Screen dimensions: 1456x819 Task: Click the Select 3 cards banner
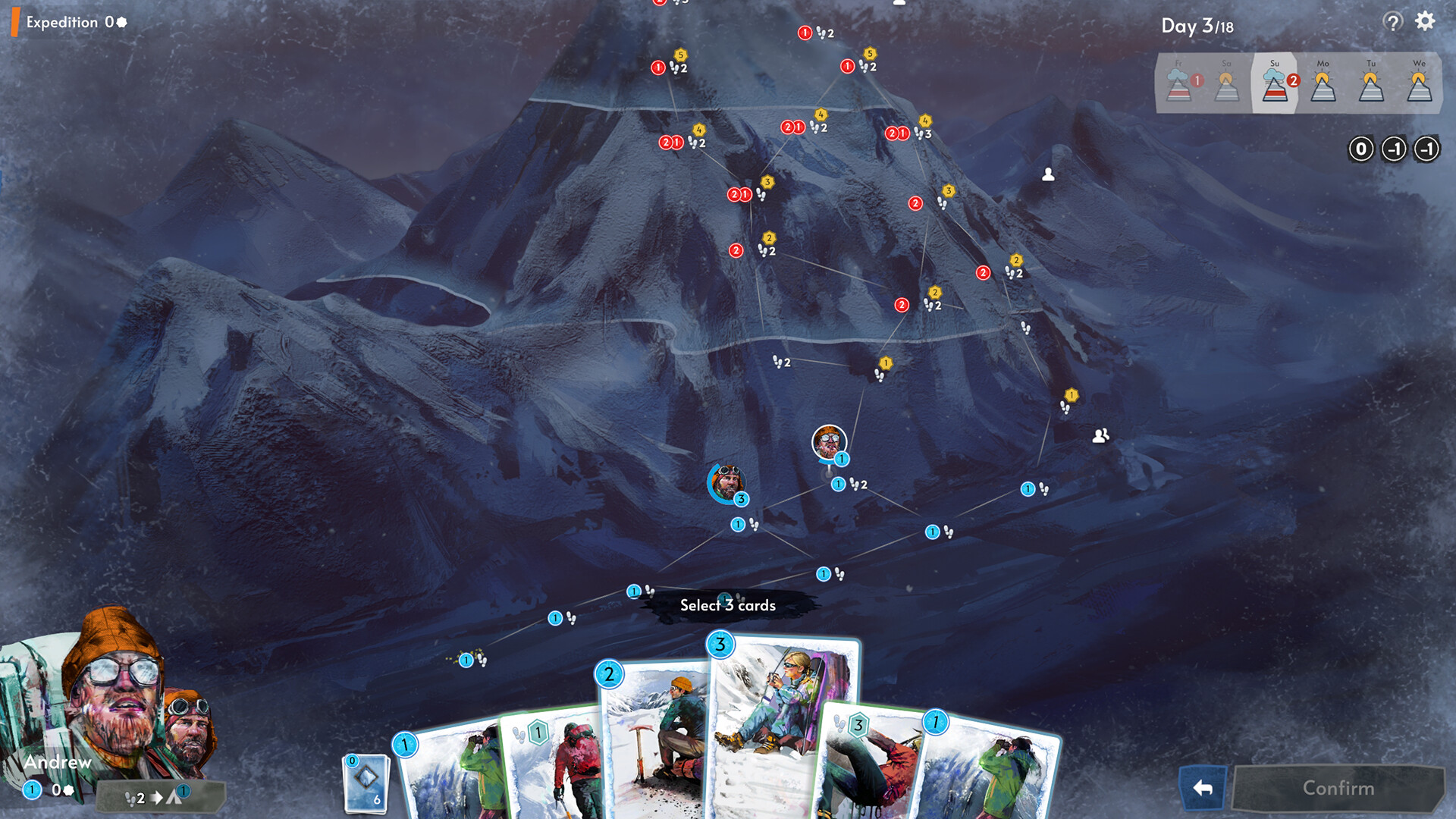(729, 605)
